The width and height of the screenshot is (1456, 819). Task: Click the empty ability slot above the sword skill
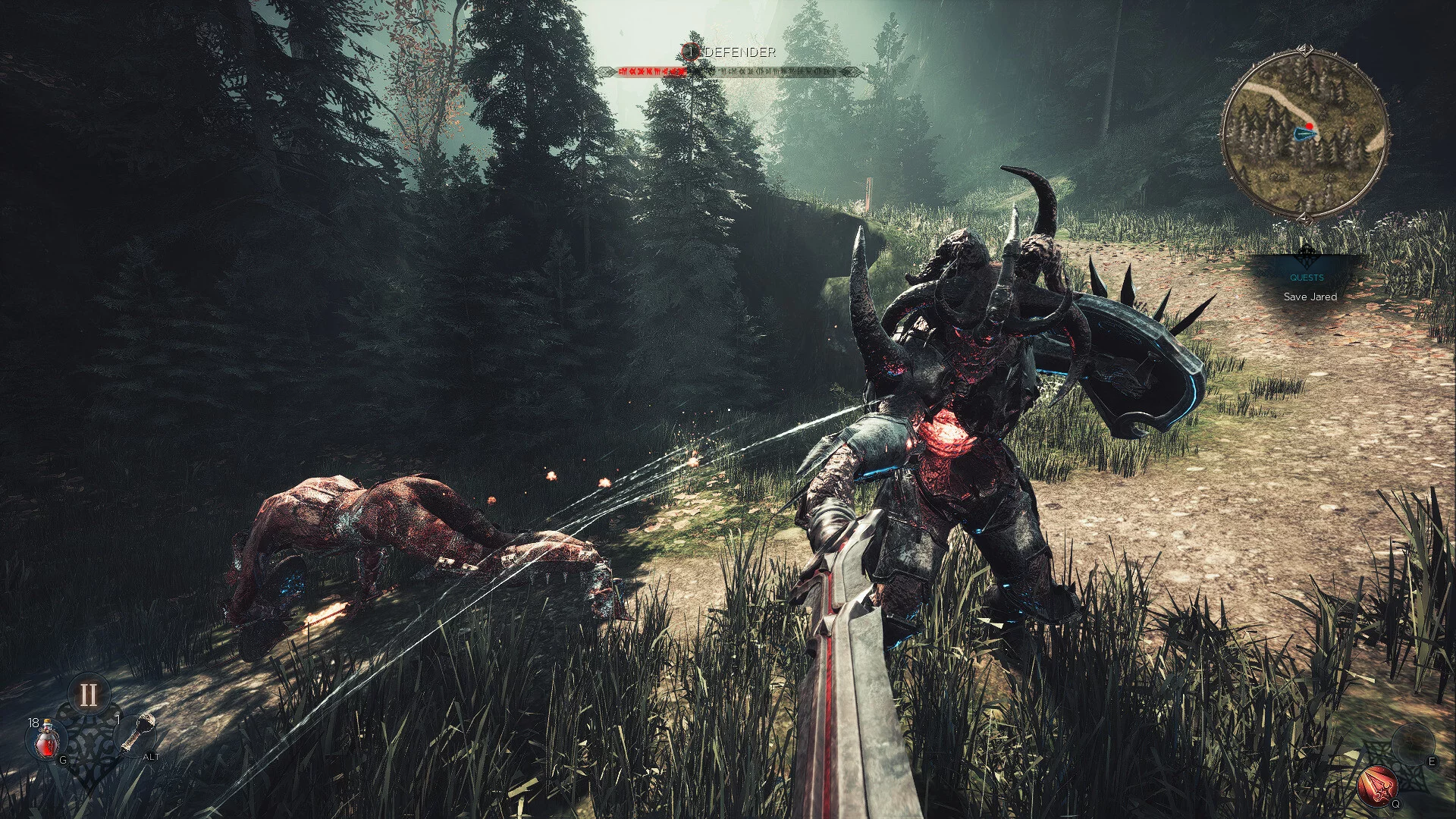coord(1413,741)
